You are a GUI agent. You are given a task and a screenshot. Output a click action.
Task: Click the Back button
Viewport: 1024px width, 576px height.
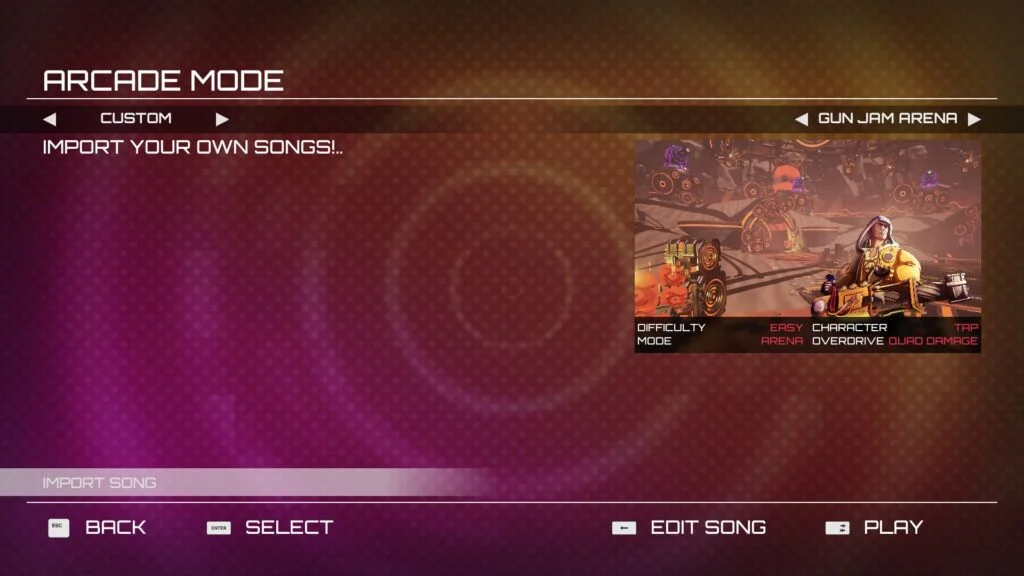pyautogui.click(x=98, y=527)
